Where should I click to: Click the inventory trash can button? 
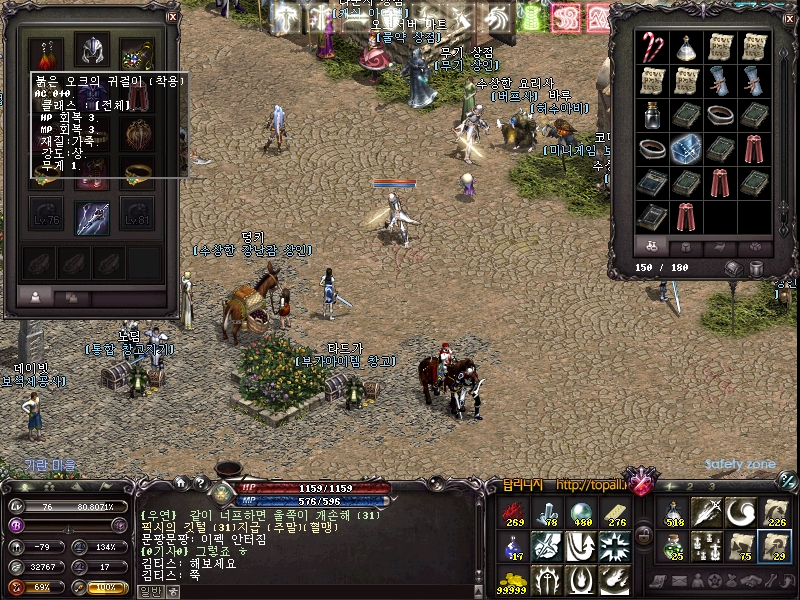(756, 268)
